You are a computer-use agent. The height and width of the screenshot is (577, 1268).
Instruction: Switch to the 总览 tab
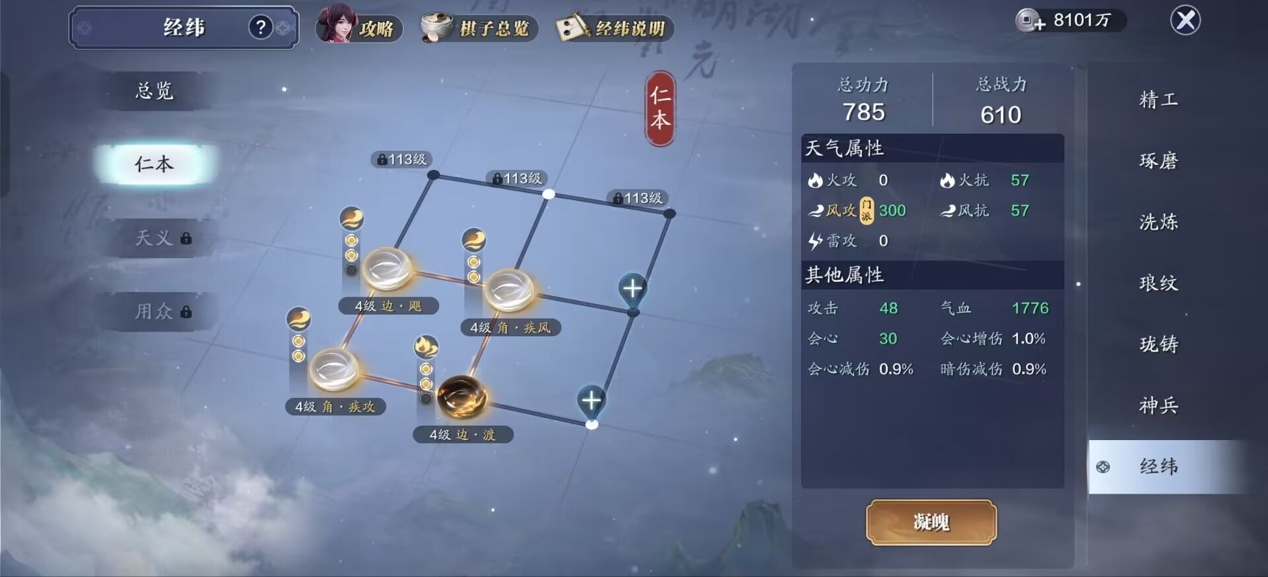tap(155, 91)
